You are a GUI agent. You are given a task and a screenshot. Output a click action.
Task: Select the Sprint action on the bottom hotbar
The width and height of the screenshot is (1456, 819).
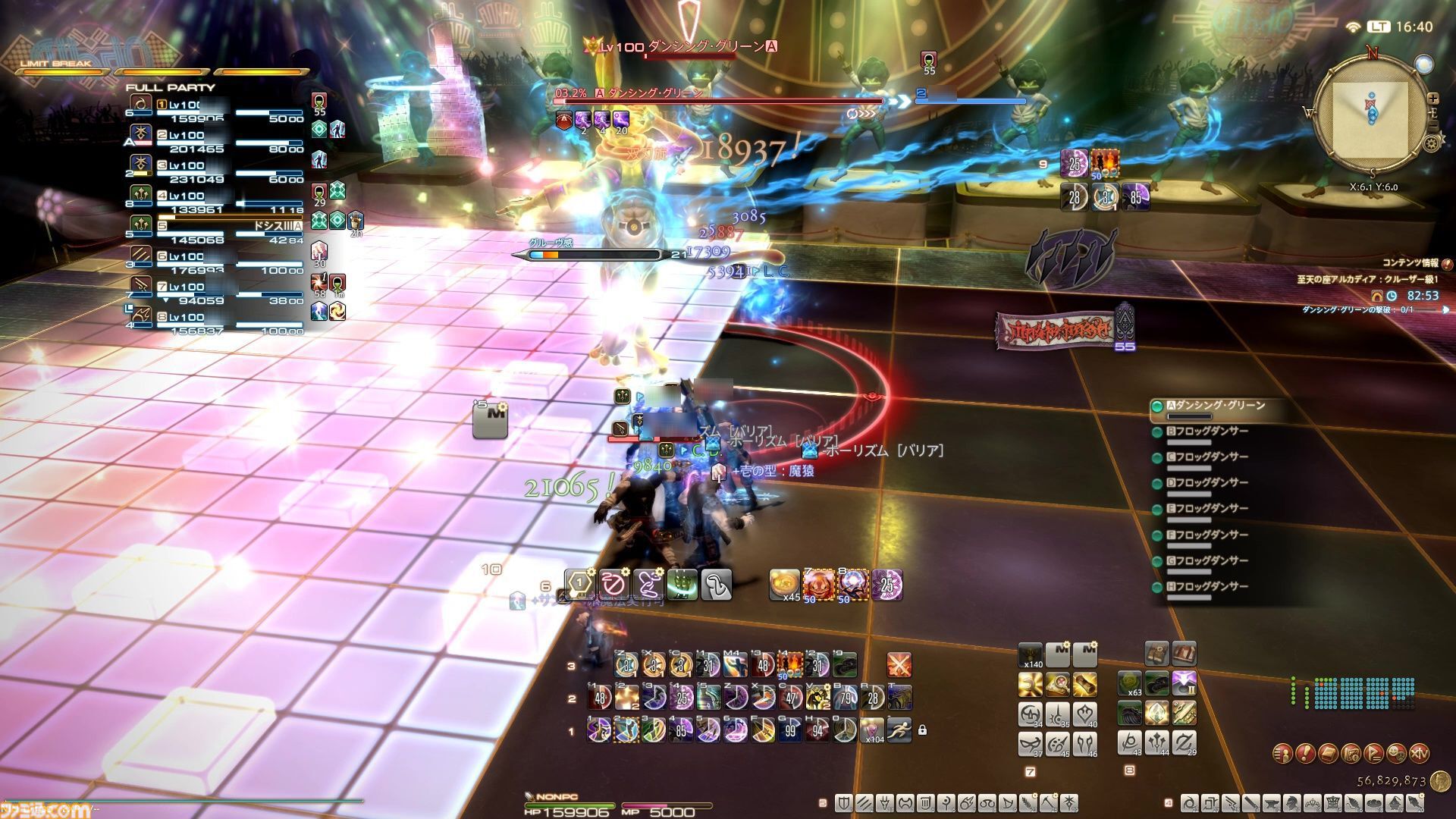coord(899,730)
